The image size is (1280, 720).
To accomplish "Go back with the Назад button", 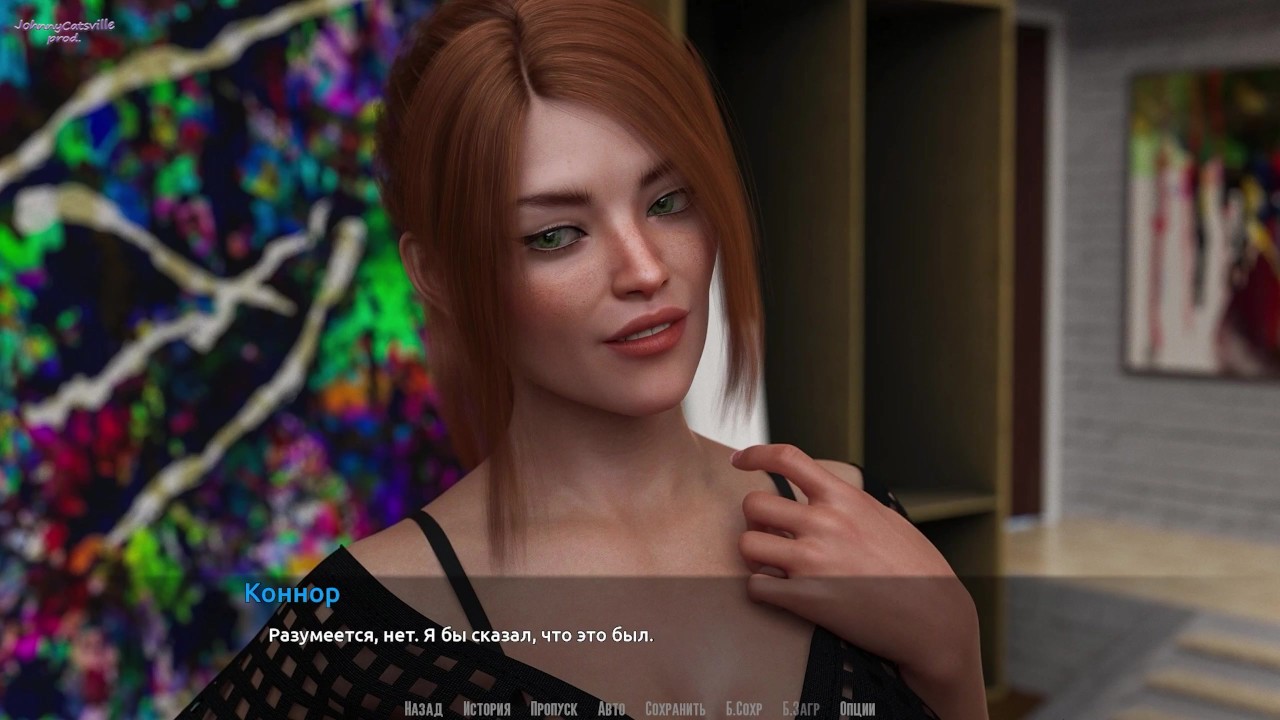I will coord(423,709).
